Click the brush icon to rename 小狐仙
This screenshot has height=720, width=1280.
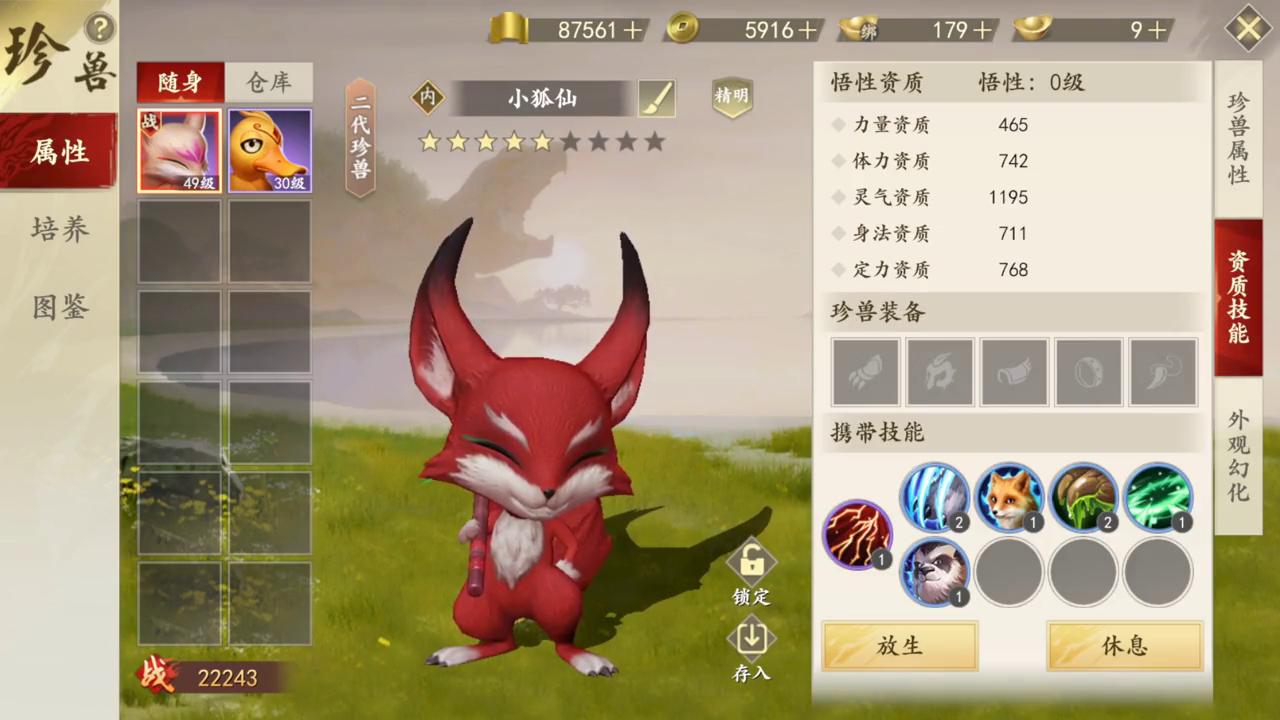[656, 97]
